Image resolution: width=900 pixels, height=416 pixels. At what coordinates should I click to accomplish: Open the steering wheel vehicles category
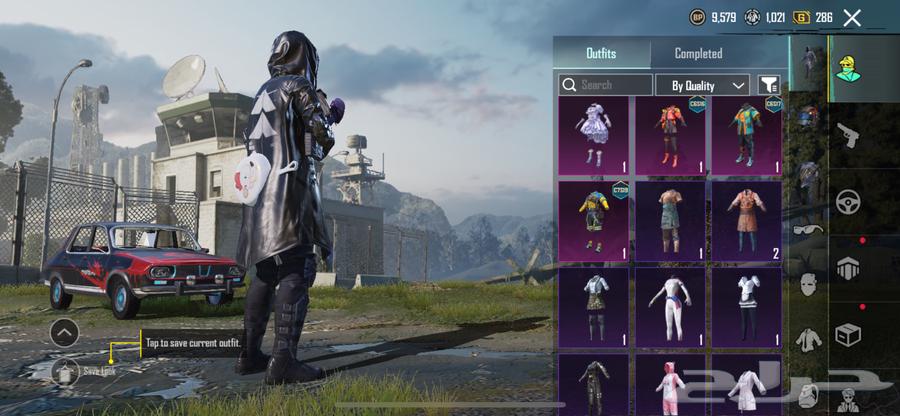(848, 201)
